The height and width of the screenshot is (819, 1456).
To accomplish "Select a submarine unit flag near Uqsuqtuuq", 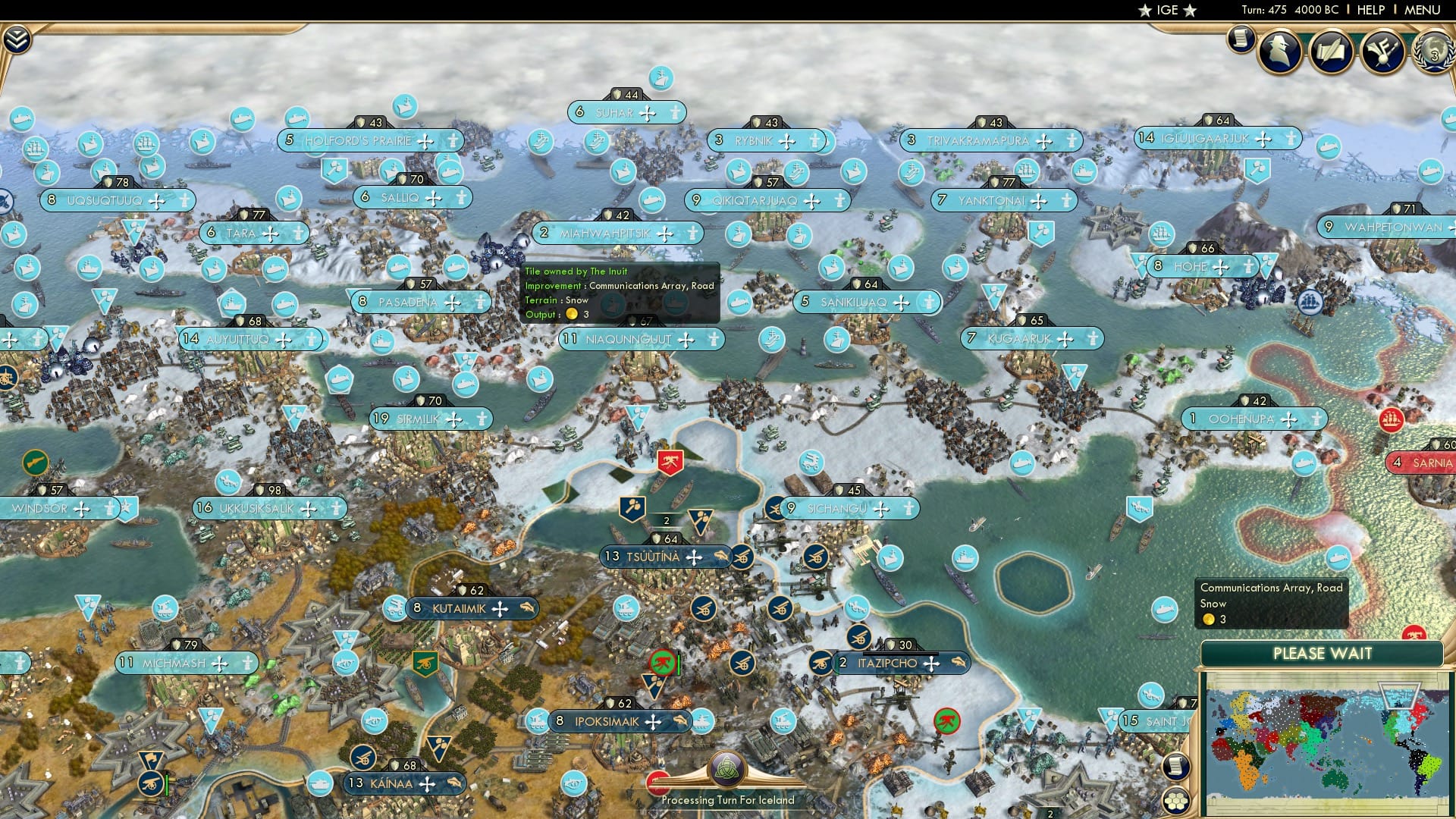I will tap(21, 120).
